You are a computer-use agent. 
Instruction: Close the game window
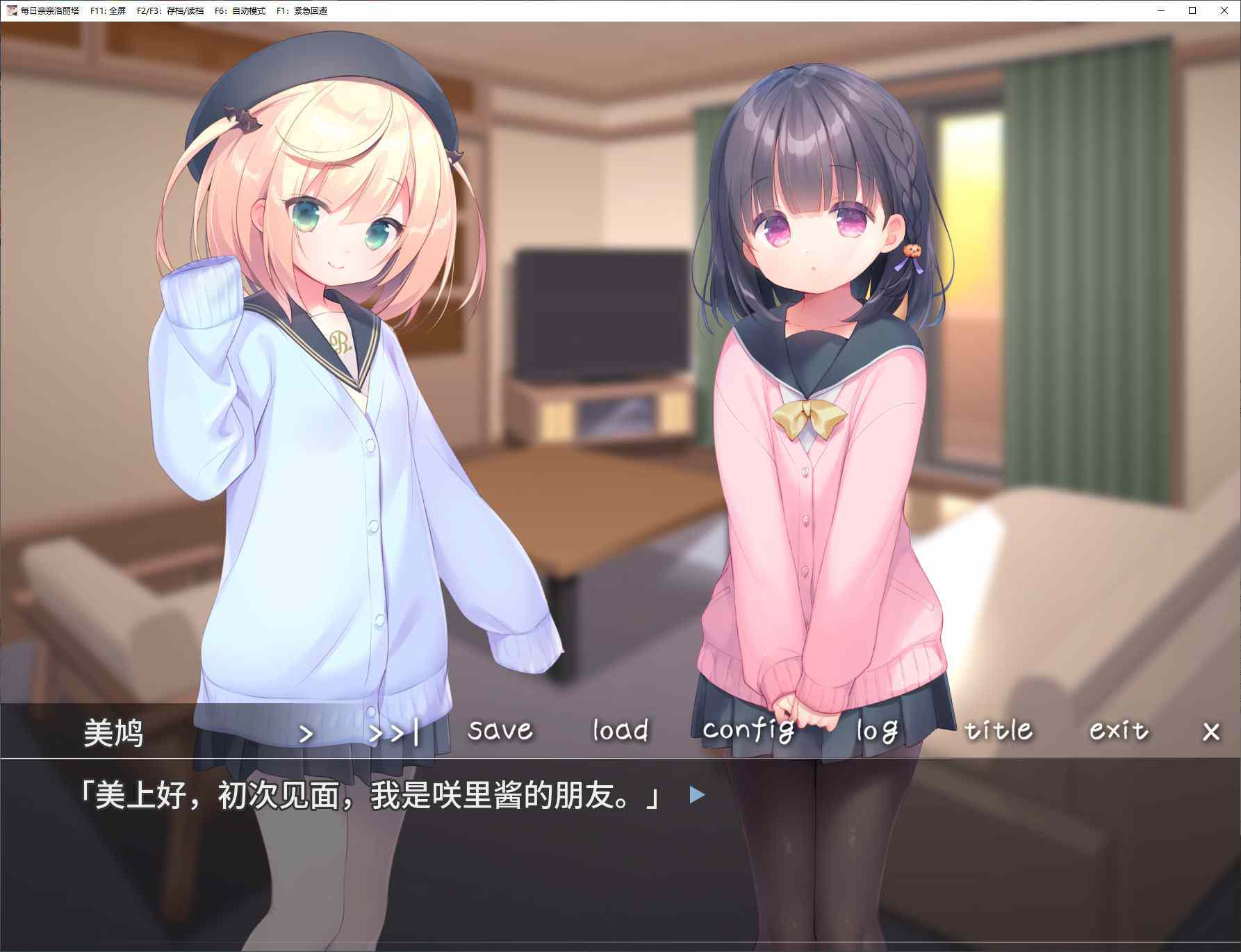1224,10
